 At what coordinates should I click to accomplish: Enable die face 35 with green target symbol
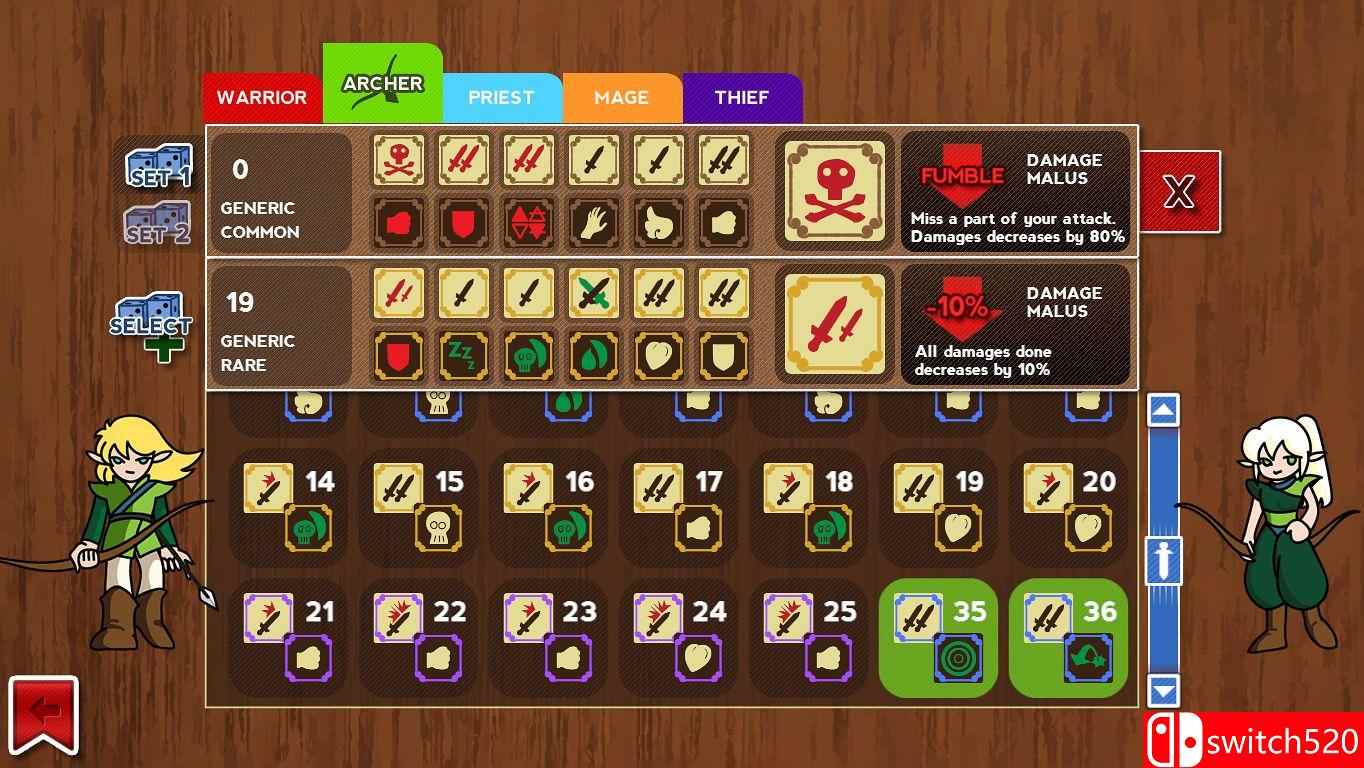point(936,637)
